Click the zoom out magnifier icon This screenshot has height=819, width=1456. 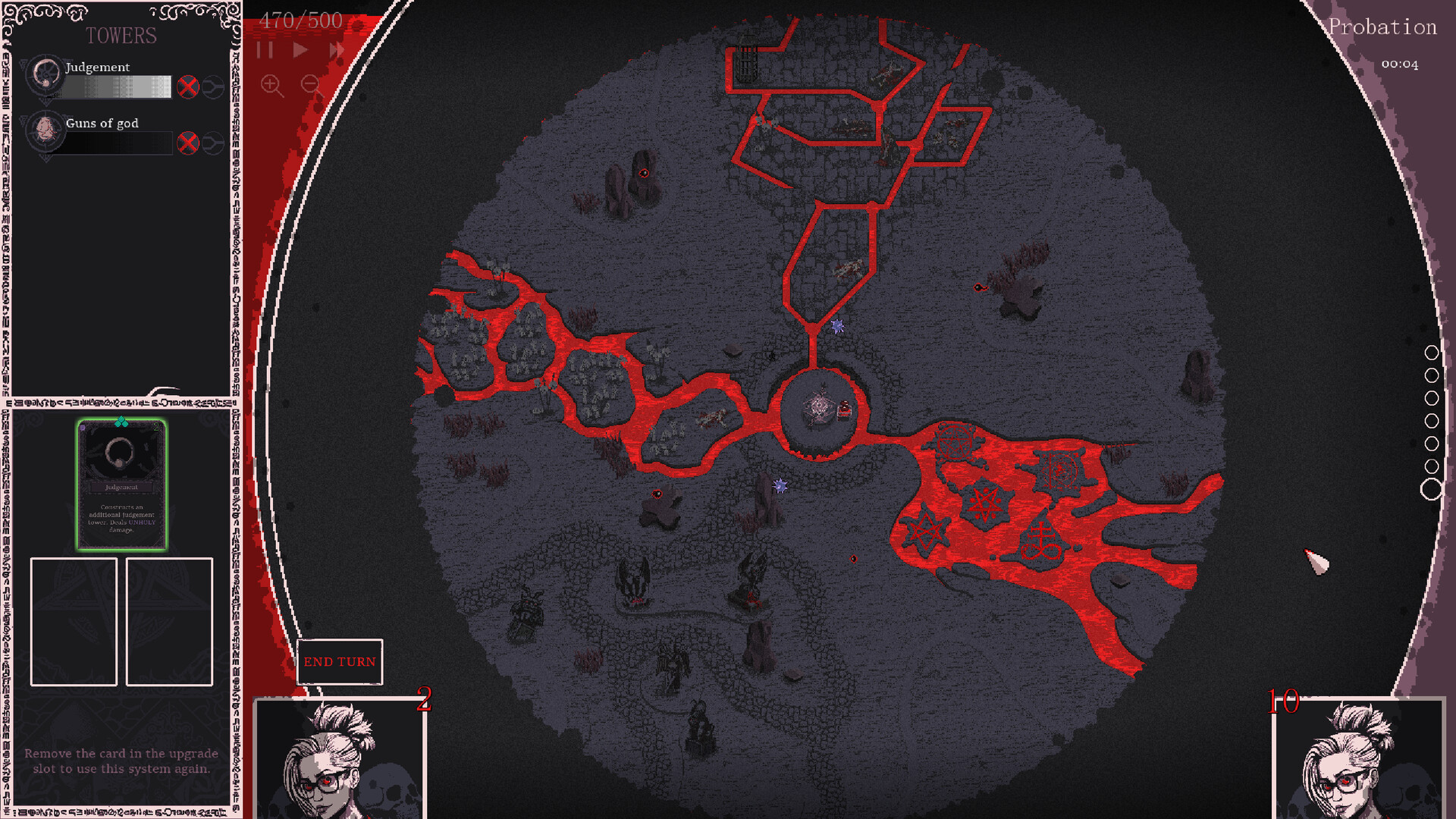(x=311, y=83)
